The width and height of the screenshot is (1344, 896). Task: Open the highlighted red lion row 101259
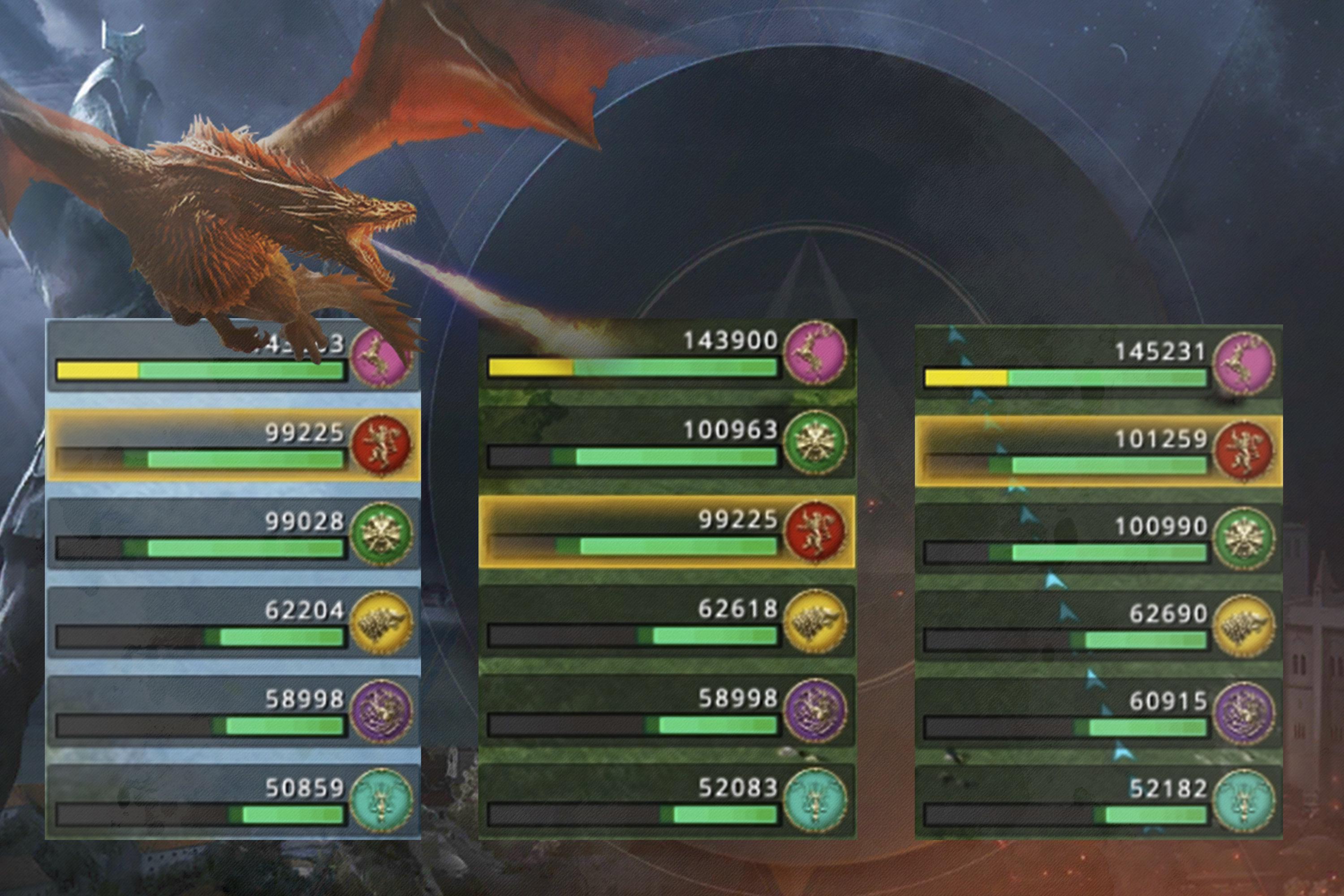(x=1098, y=452)
